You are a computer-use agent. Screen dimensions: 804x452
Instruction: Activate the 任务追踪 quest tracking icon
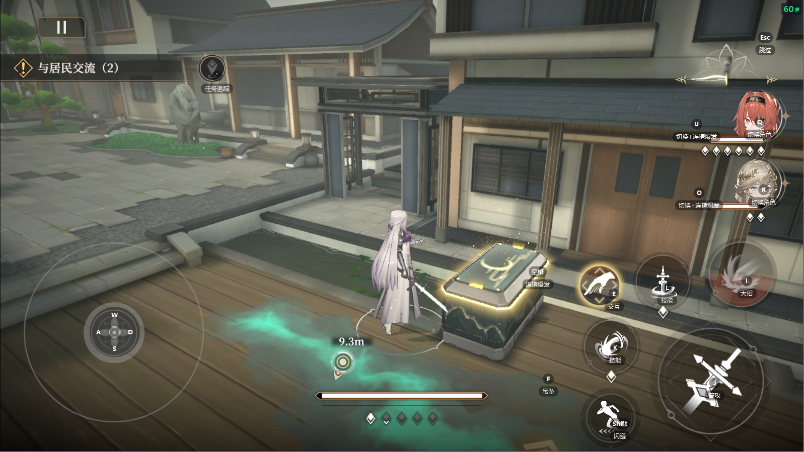click(x=211, y=69)
